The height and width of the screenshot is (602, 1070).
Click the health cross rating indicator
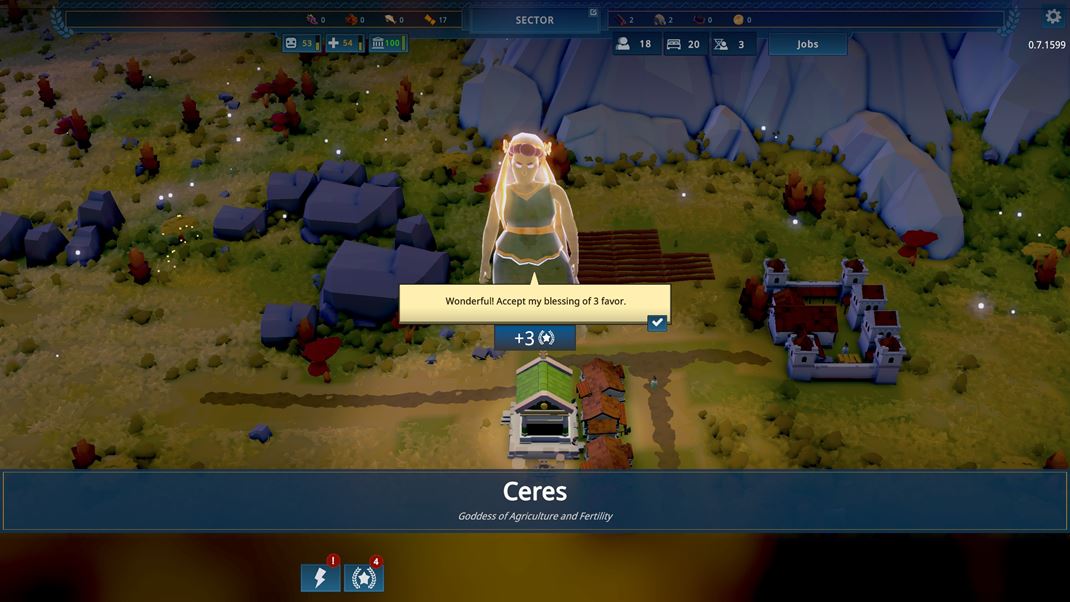point(343,43)
